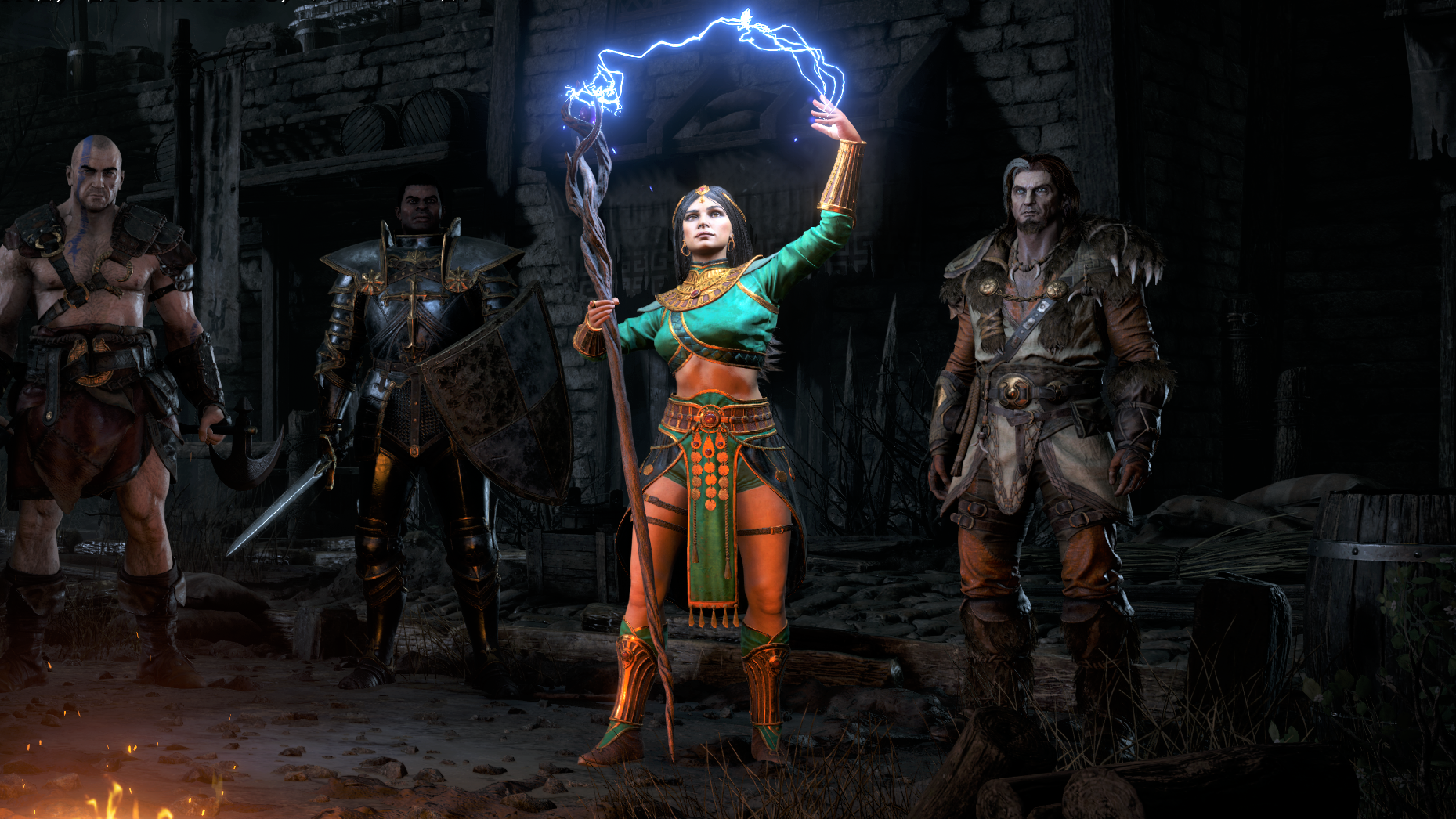Choose the armored Paladin with shield
The image size is (1456, 819).
tap(415, 376)
